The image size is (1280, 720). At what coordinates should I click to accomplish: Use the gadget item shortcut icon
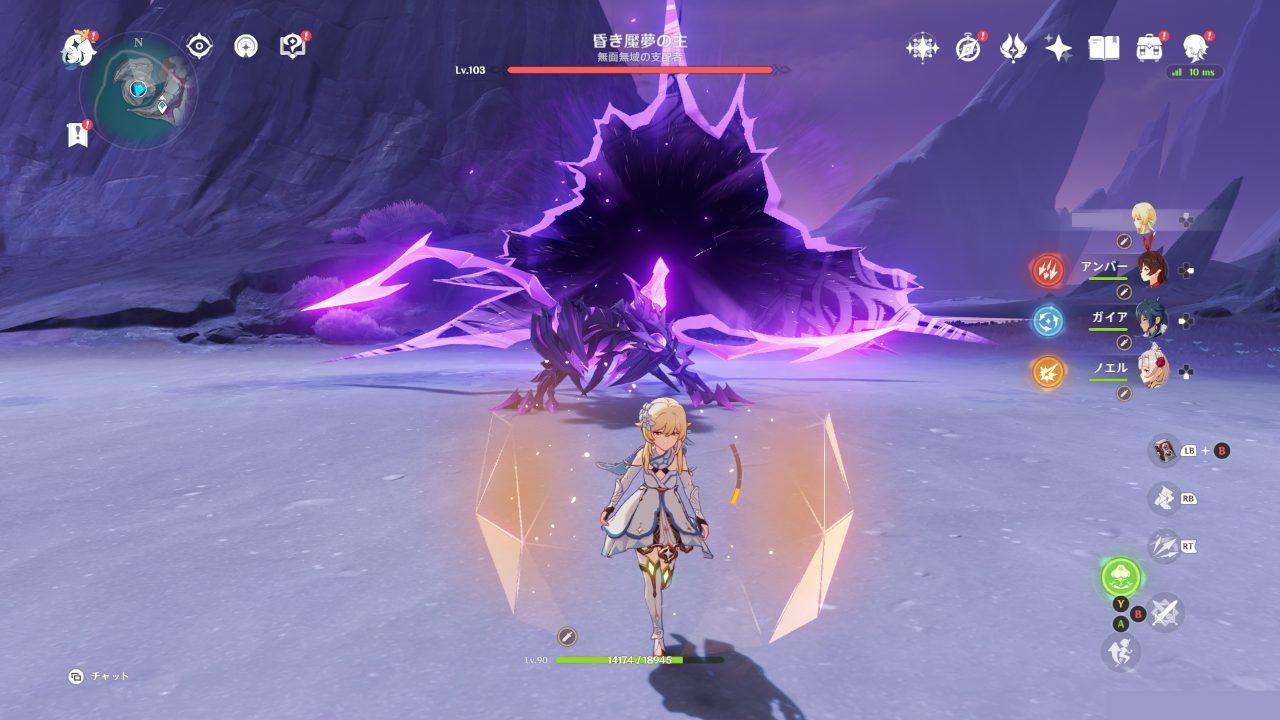coord(1164,450)
